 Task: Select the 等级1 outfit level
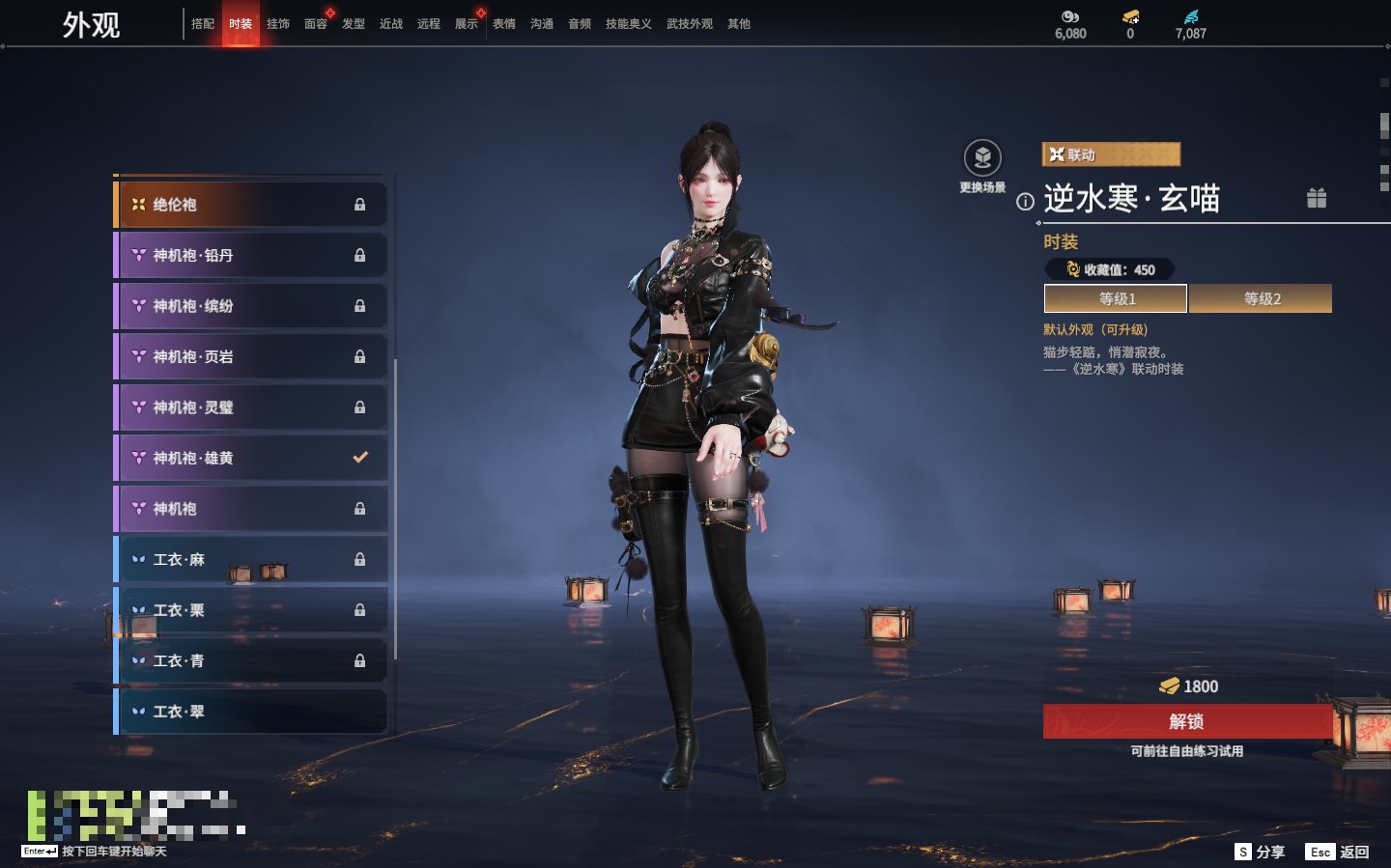1116,299
